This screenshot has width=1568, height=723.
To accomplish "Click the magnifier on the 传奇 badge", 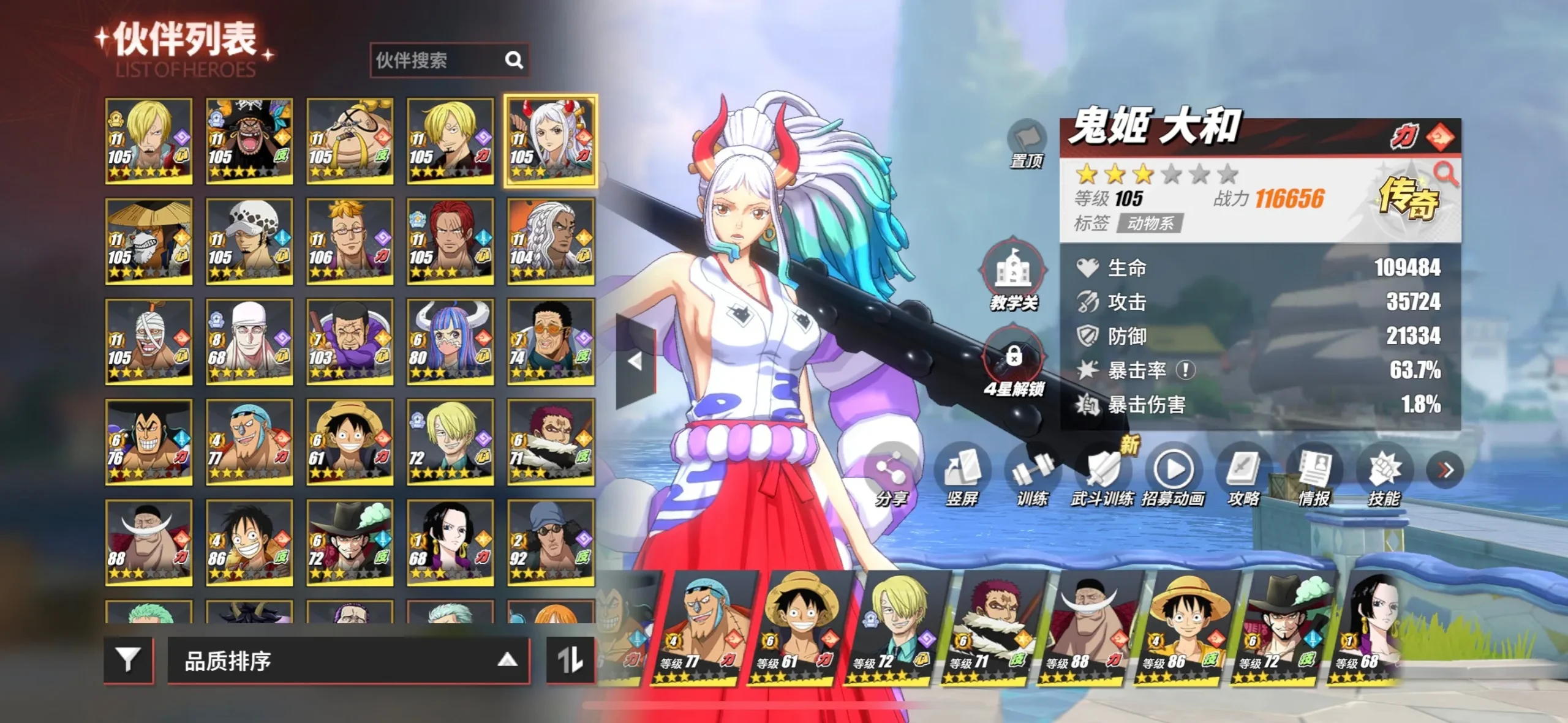I will point(1446,174).
